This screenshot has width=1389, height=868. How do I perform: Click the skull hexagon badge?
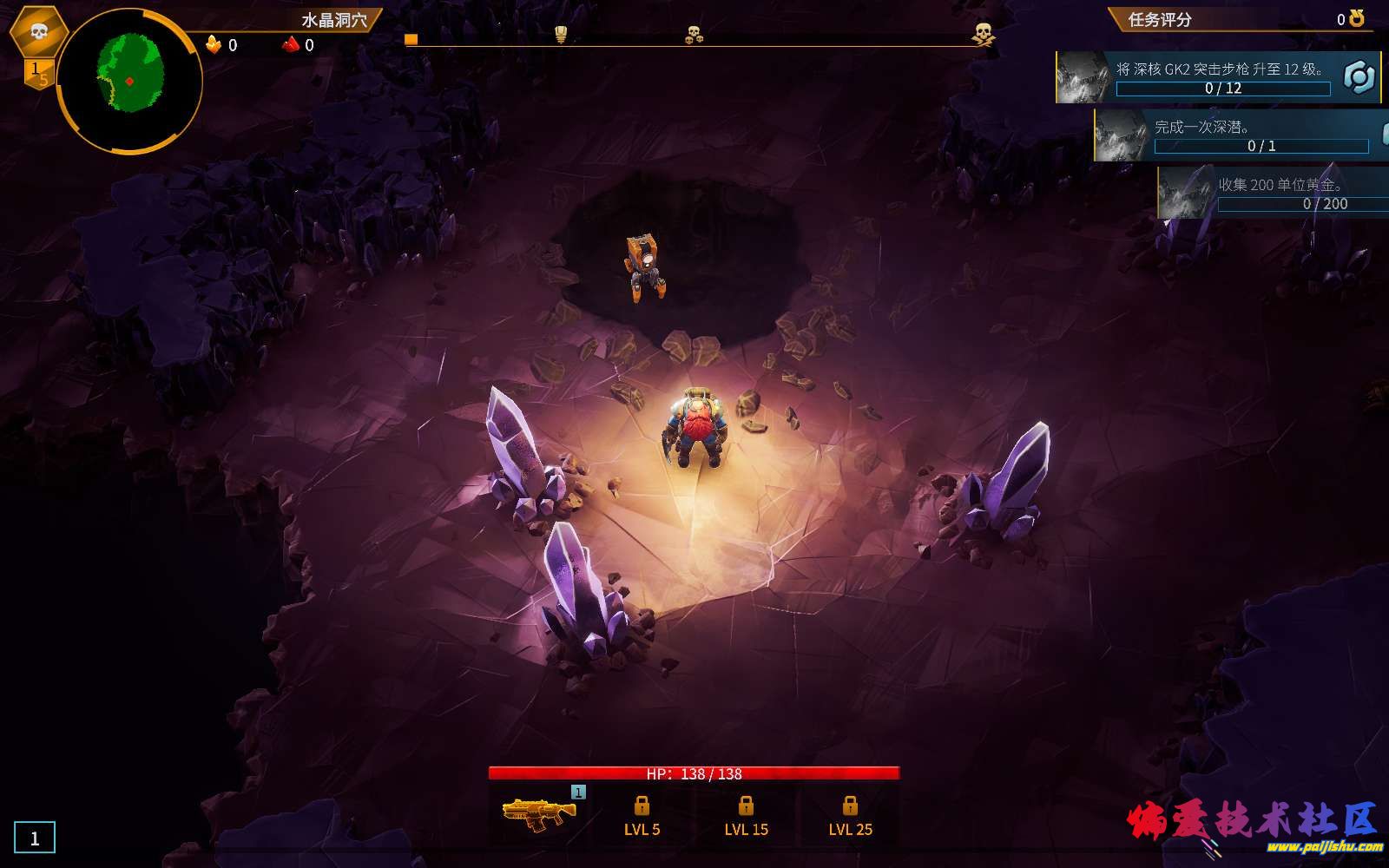click(x=39, y=32)
